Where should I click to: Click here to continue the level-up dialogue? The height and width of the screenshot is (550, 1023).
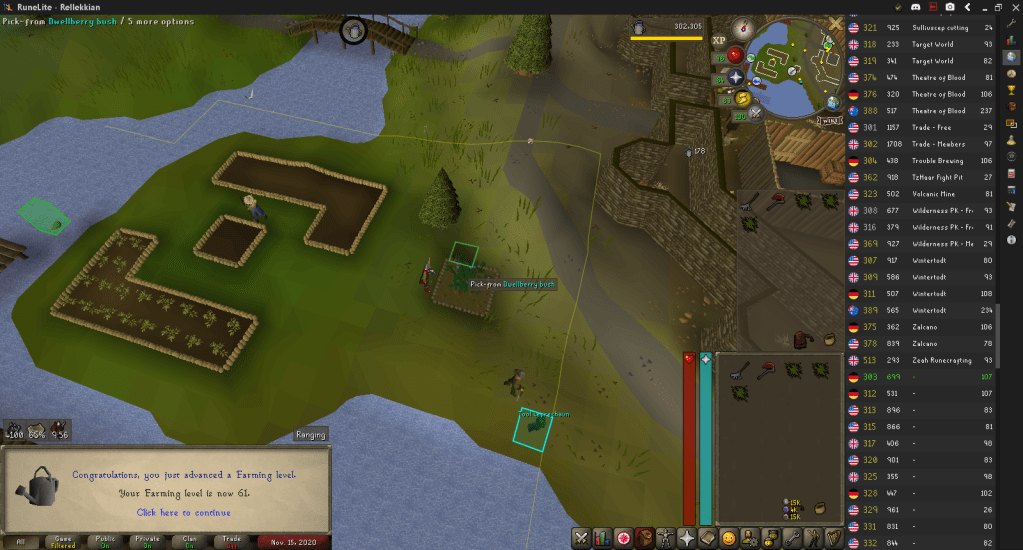183,512
